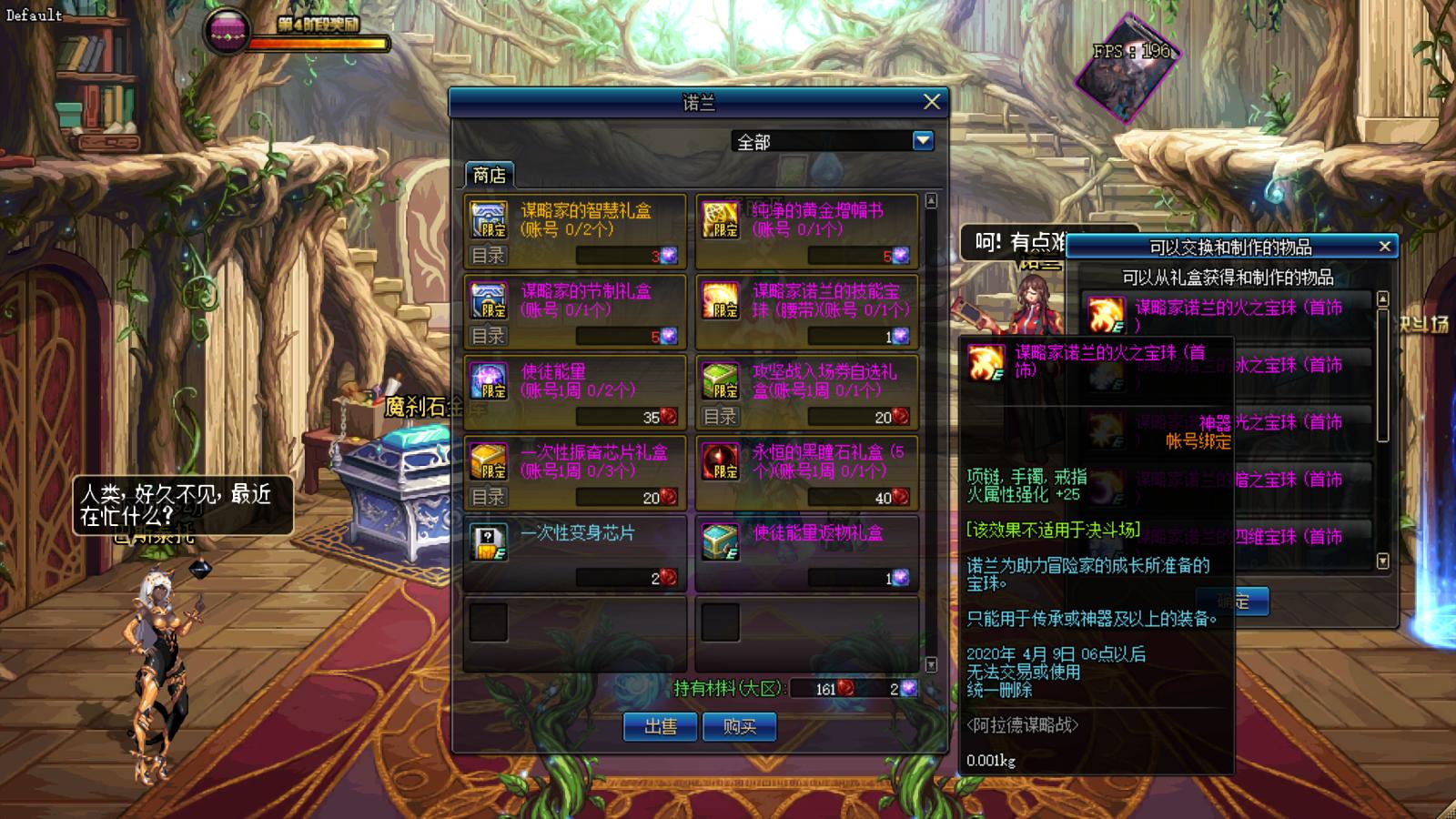Image resolution: width=1456 pixels, height=819 pixels.
Task: Click the 购买 buy button
Action: pyautogui.click(x=739, y=726)
